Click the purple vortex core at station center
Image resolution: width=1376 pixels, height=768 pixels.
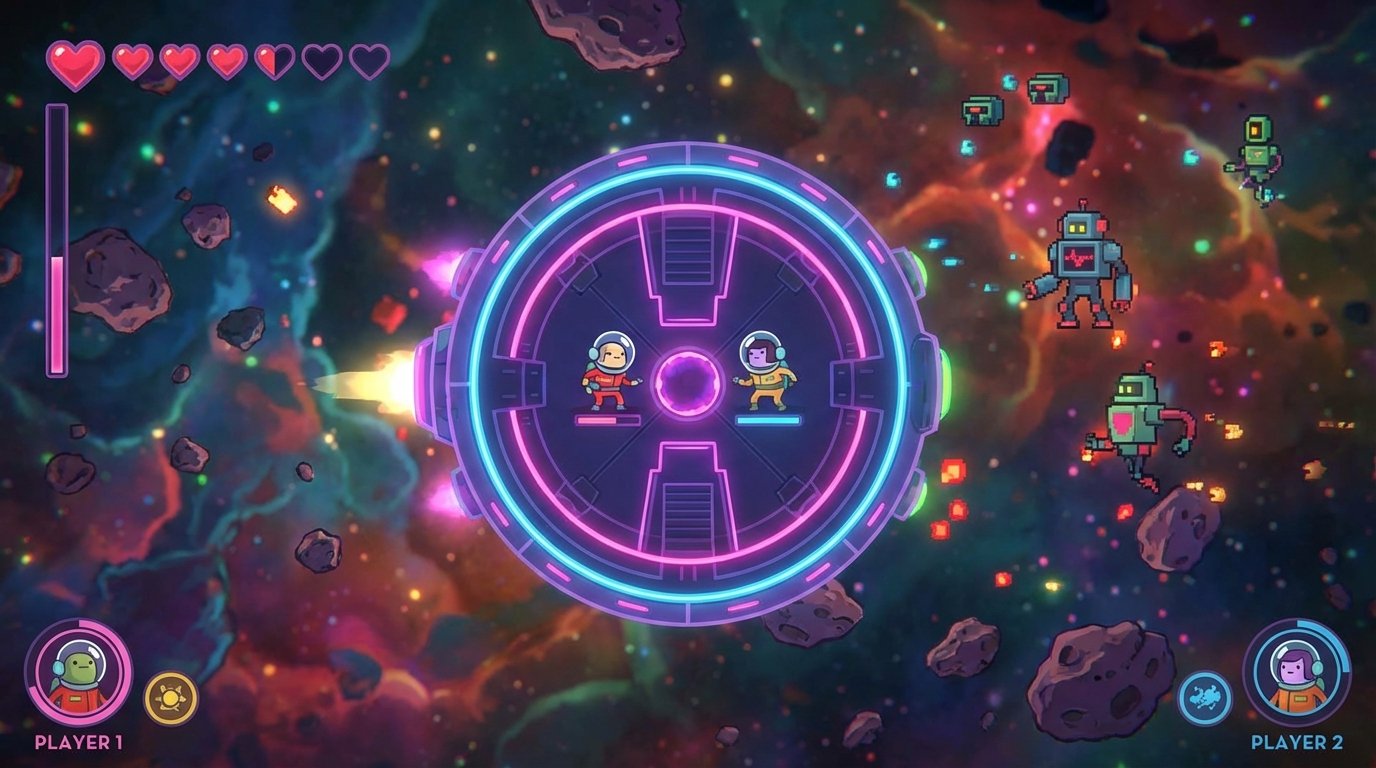pyautogui.click(x=688, y=382)
